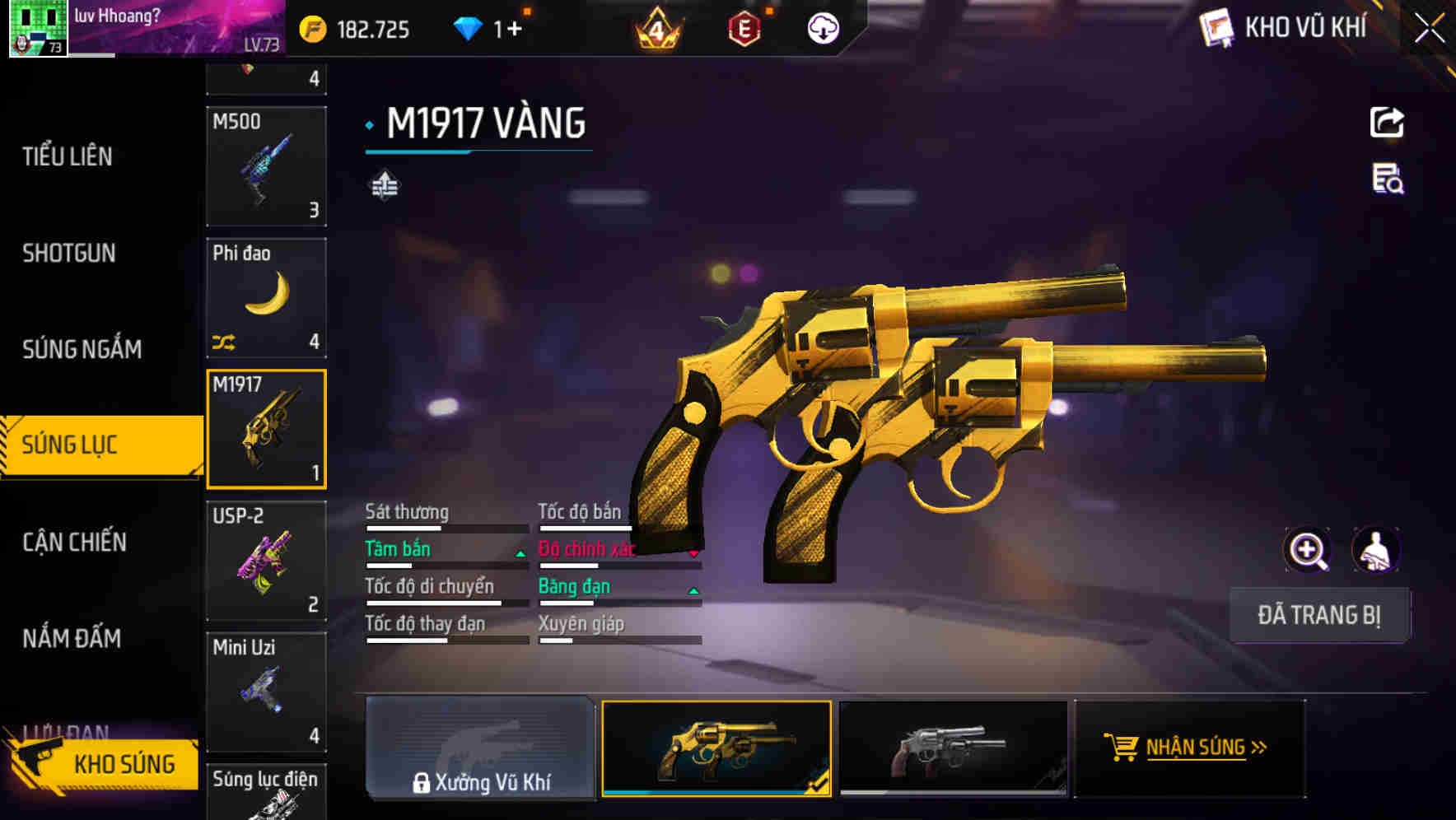Image resolution: width=1456 pixels, height=820 pixels.
Task: Open the share icon next to M1917 Vàng
Action: 1388,122
